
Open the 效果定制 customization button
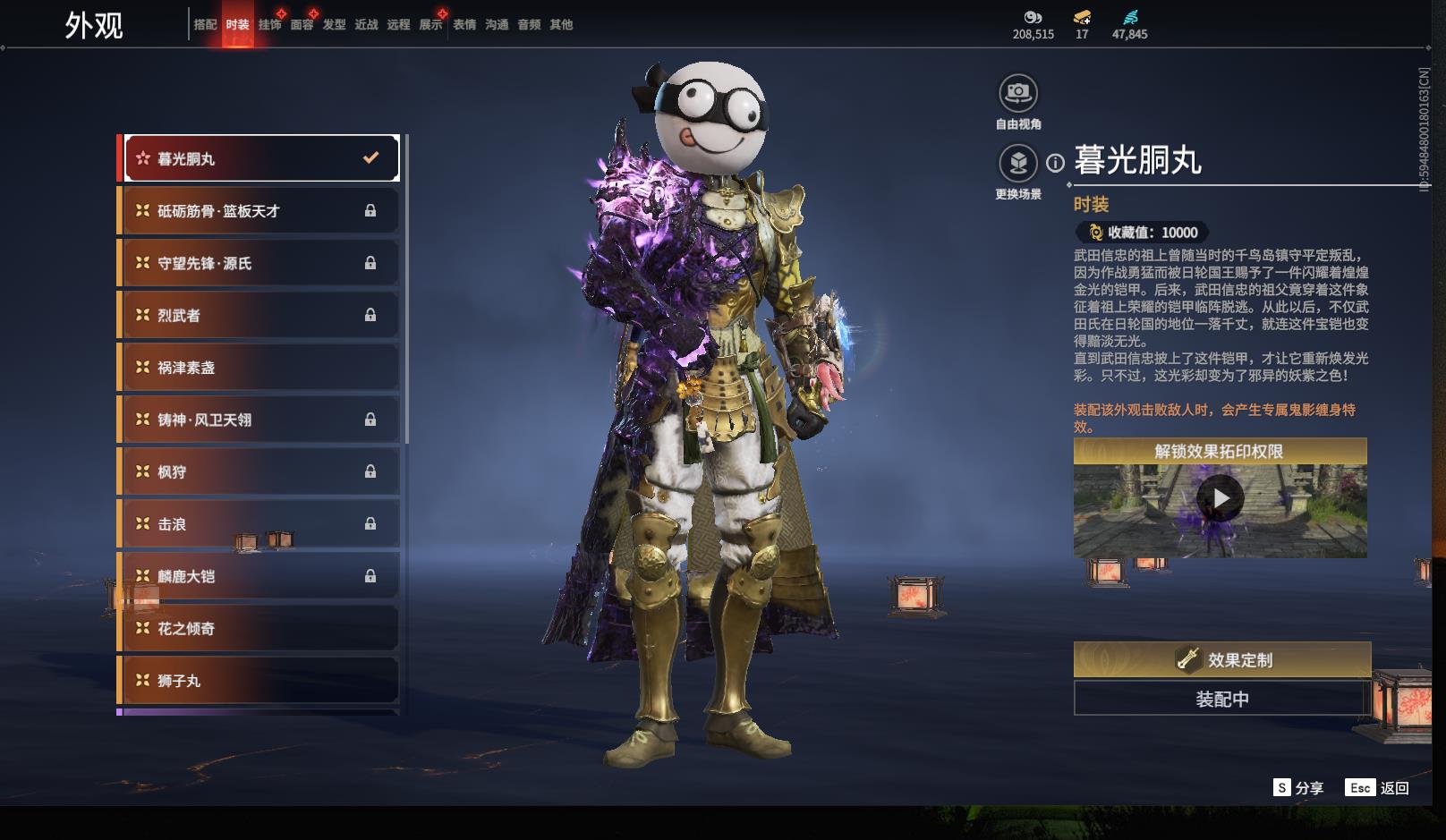point(1222,660)
